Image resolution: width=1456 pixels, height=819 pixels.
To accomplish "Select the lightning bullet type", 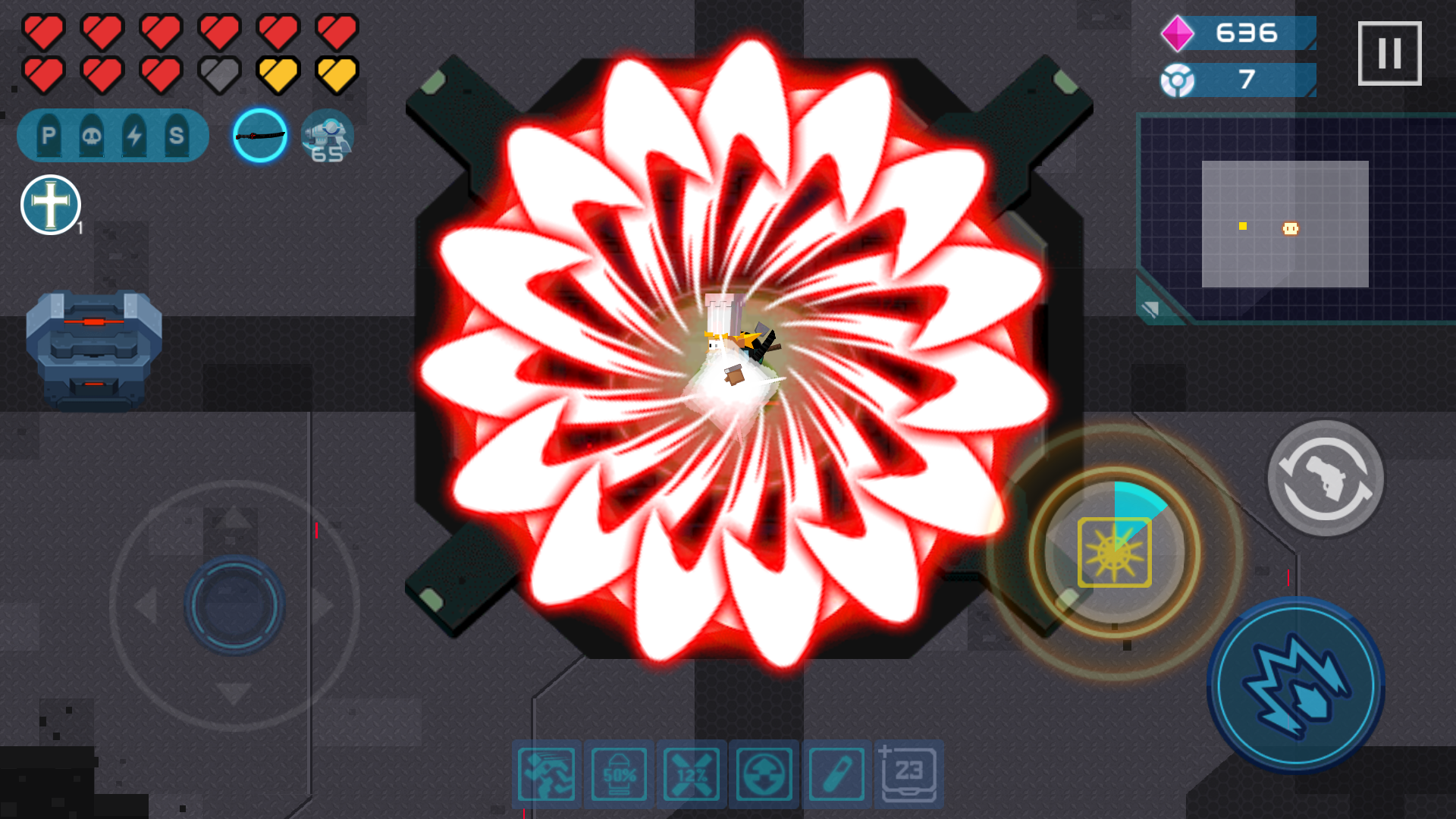I will click(133, 134).
